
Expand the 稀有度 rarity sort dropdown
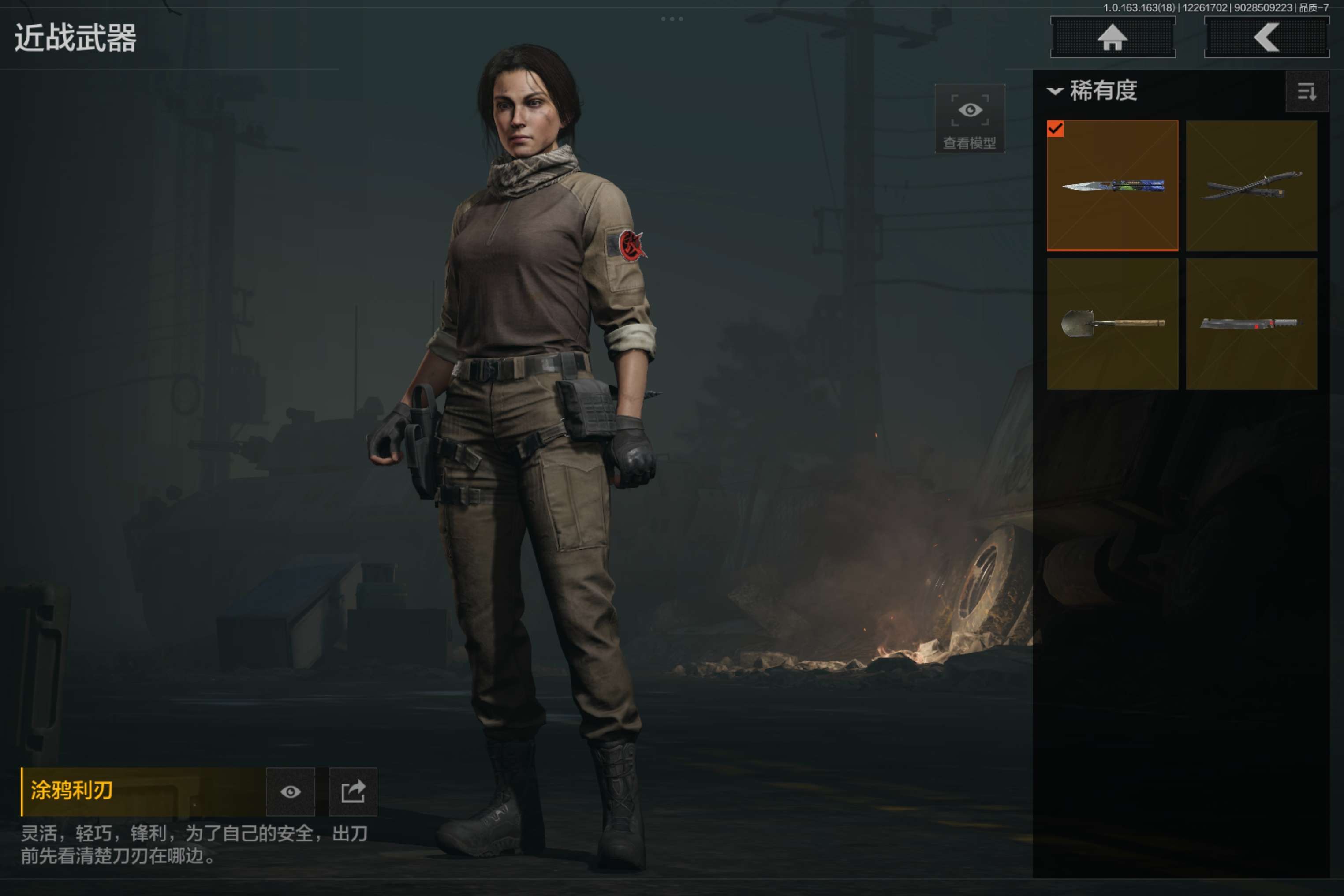pyautogui.click(x=1093, y=91)
